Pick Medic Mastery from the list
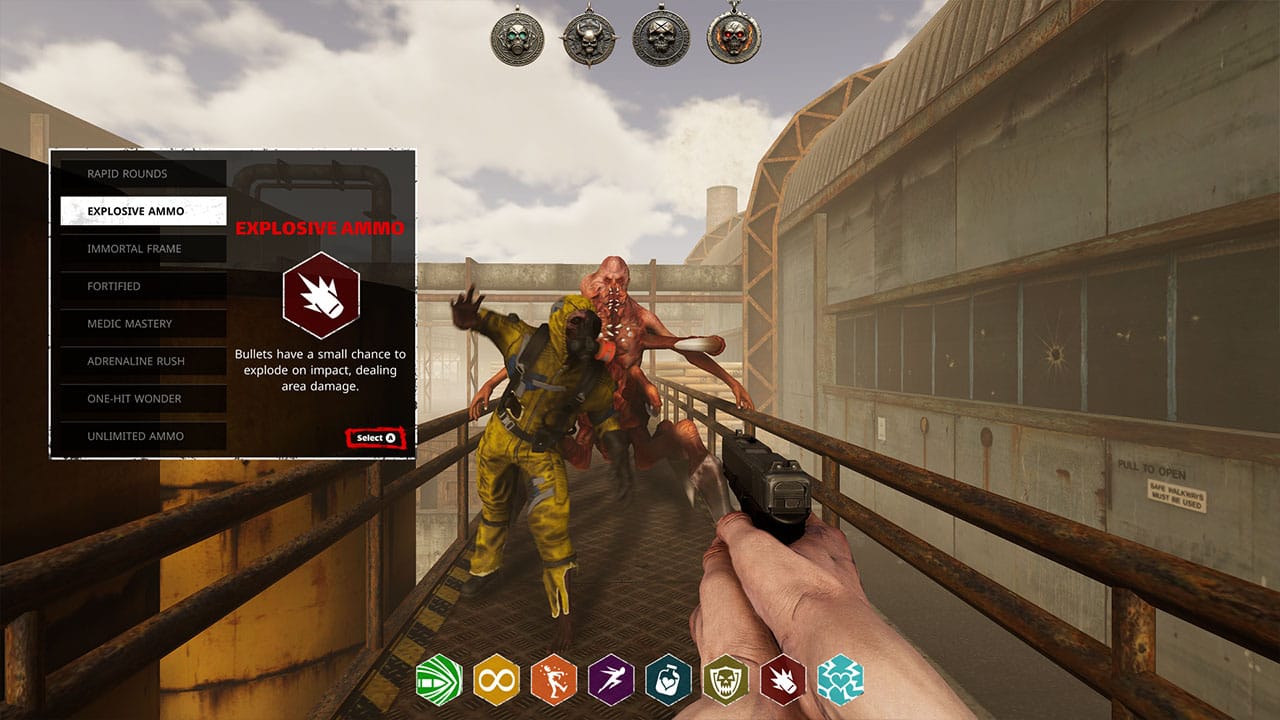Viewport: 1280px width, 720px height. coord(143,323)
